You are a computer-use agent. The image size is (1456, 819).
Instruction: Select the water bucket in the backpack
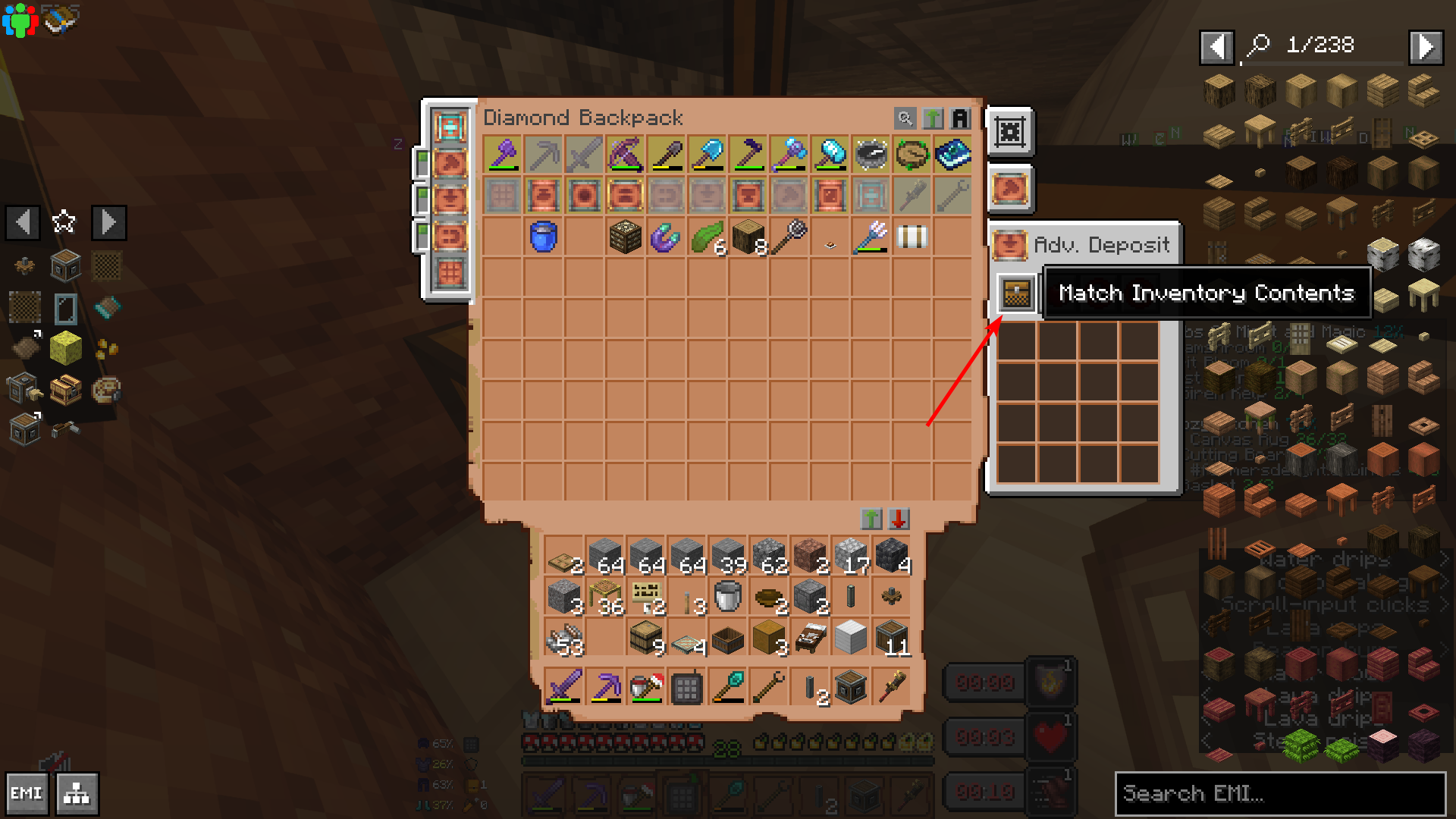coord(544,237)
